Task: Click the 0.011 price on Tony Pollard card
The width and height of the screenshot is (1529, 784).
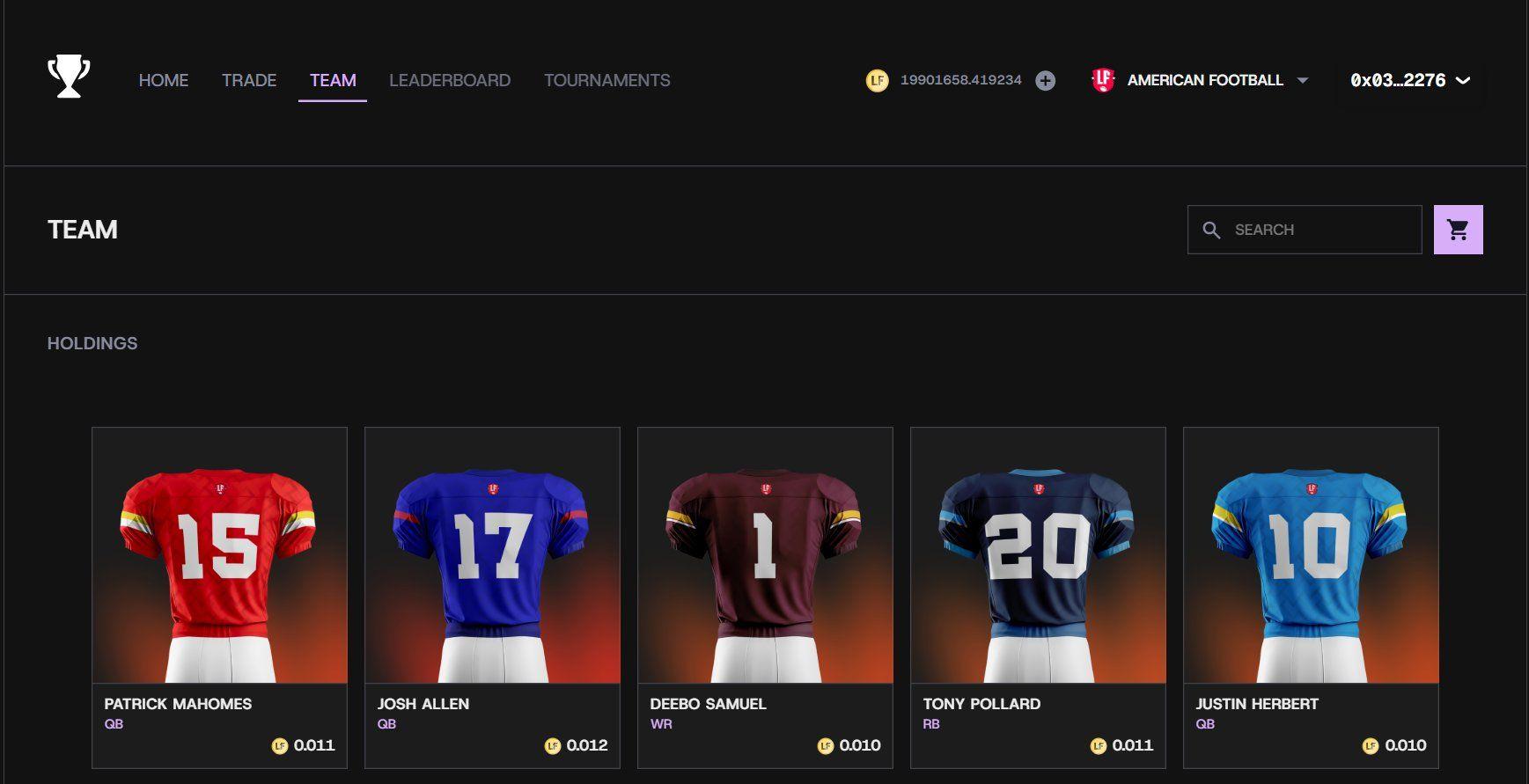Action: click(x=1132, y=744)
